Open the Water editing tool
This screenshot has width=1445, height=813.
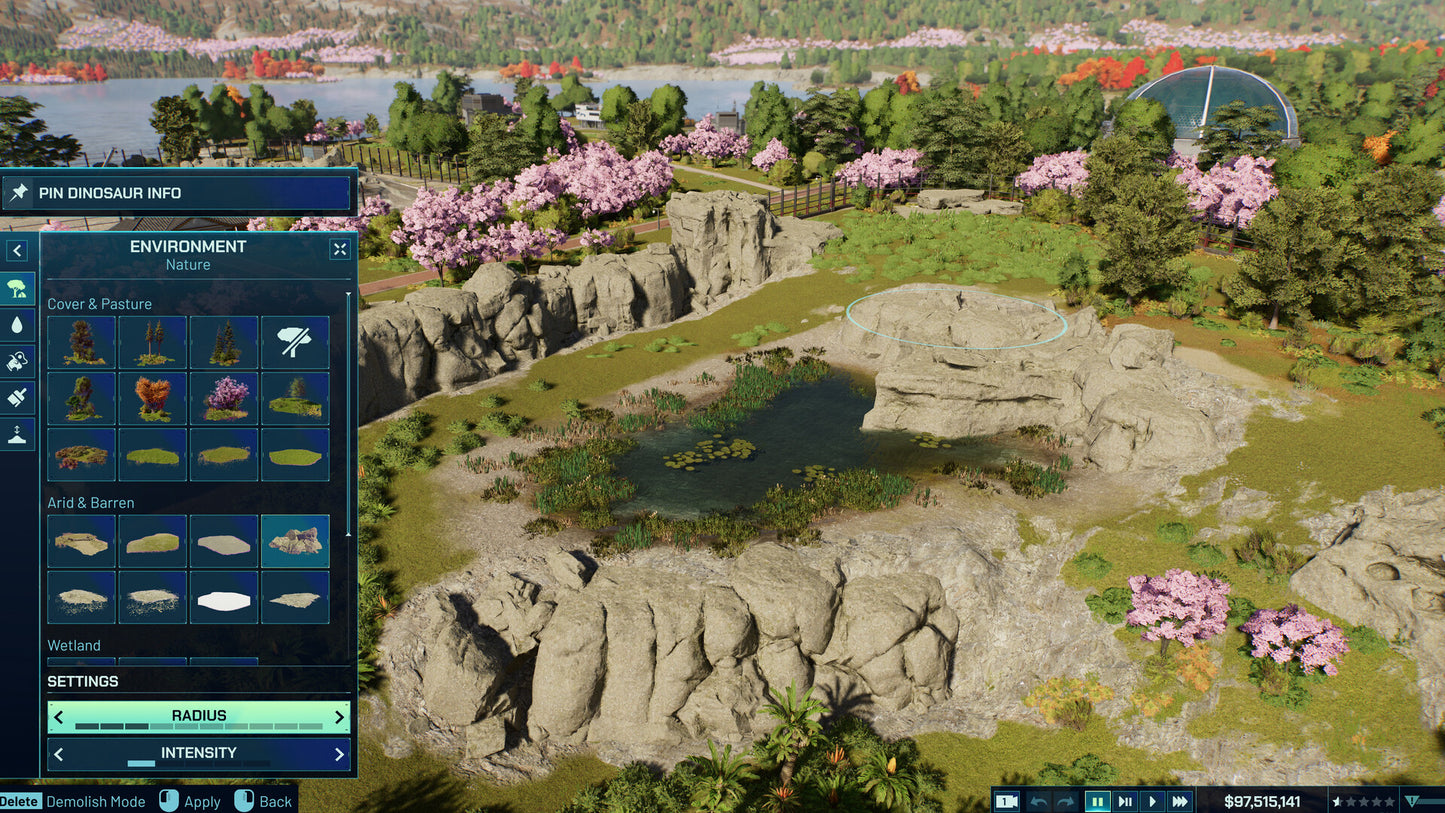click(x=18, y=325)
